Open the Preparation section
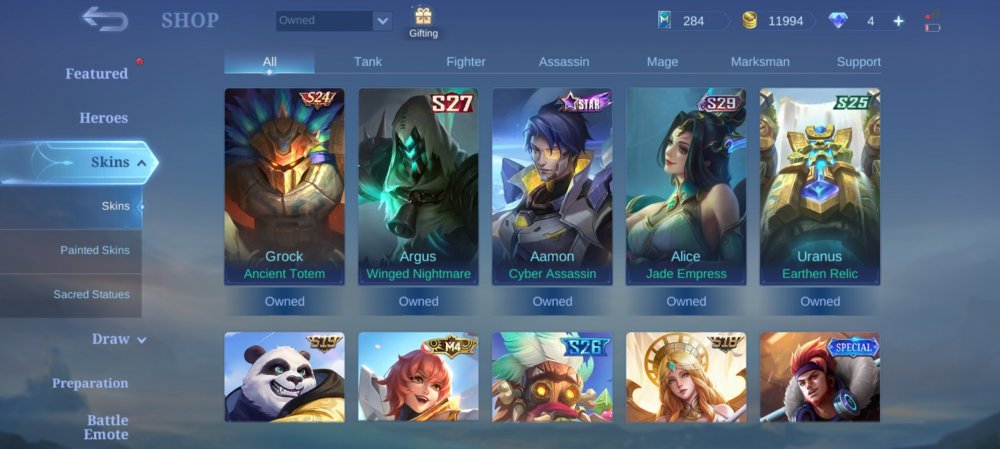Image resolution: width=1000 pixels, height=449 pixels. click(90, 383)
